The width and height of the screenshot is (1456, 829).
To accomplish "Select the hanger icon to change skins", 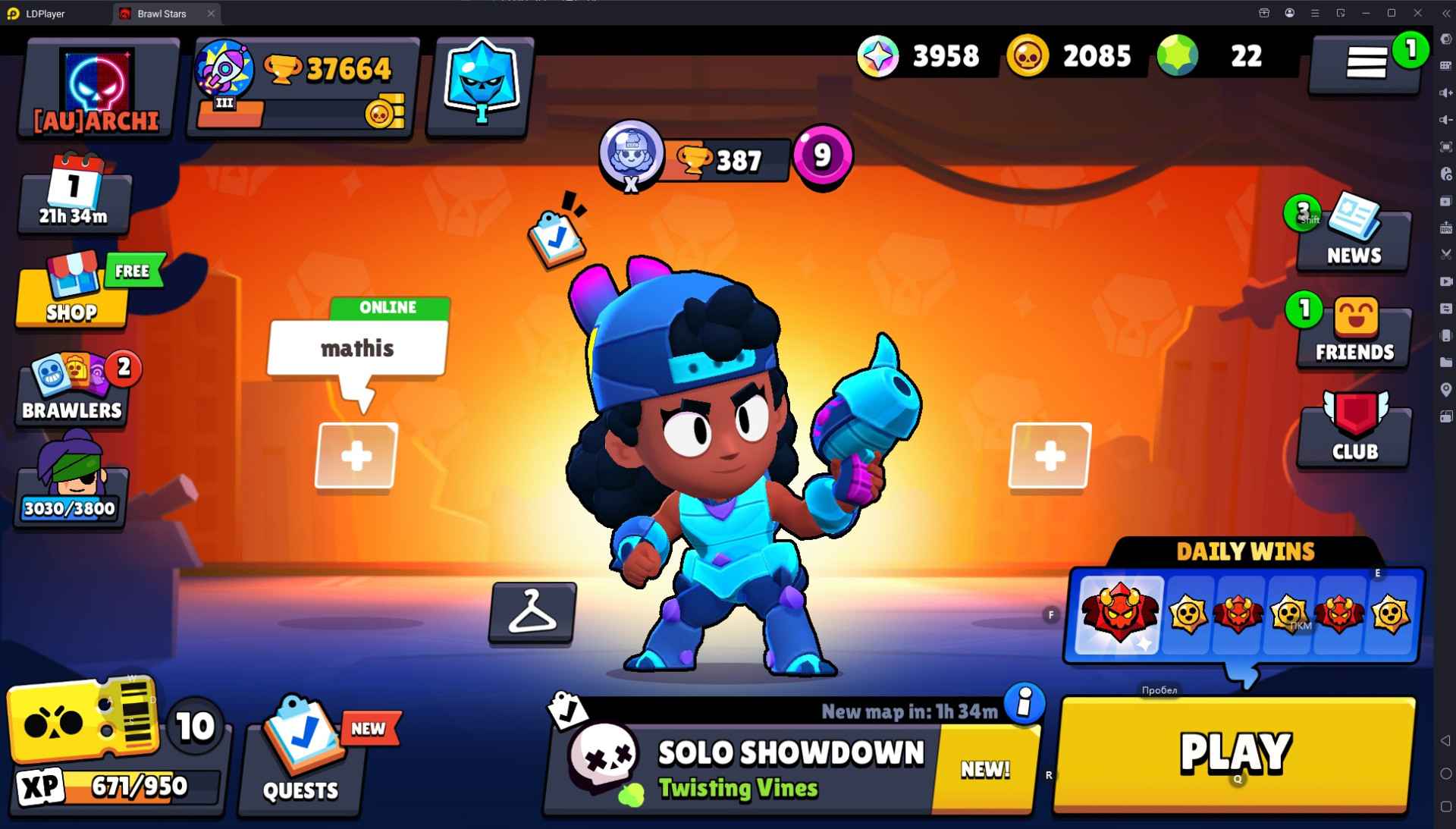I will [531, 612].
